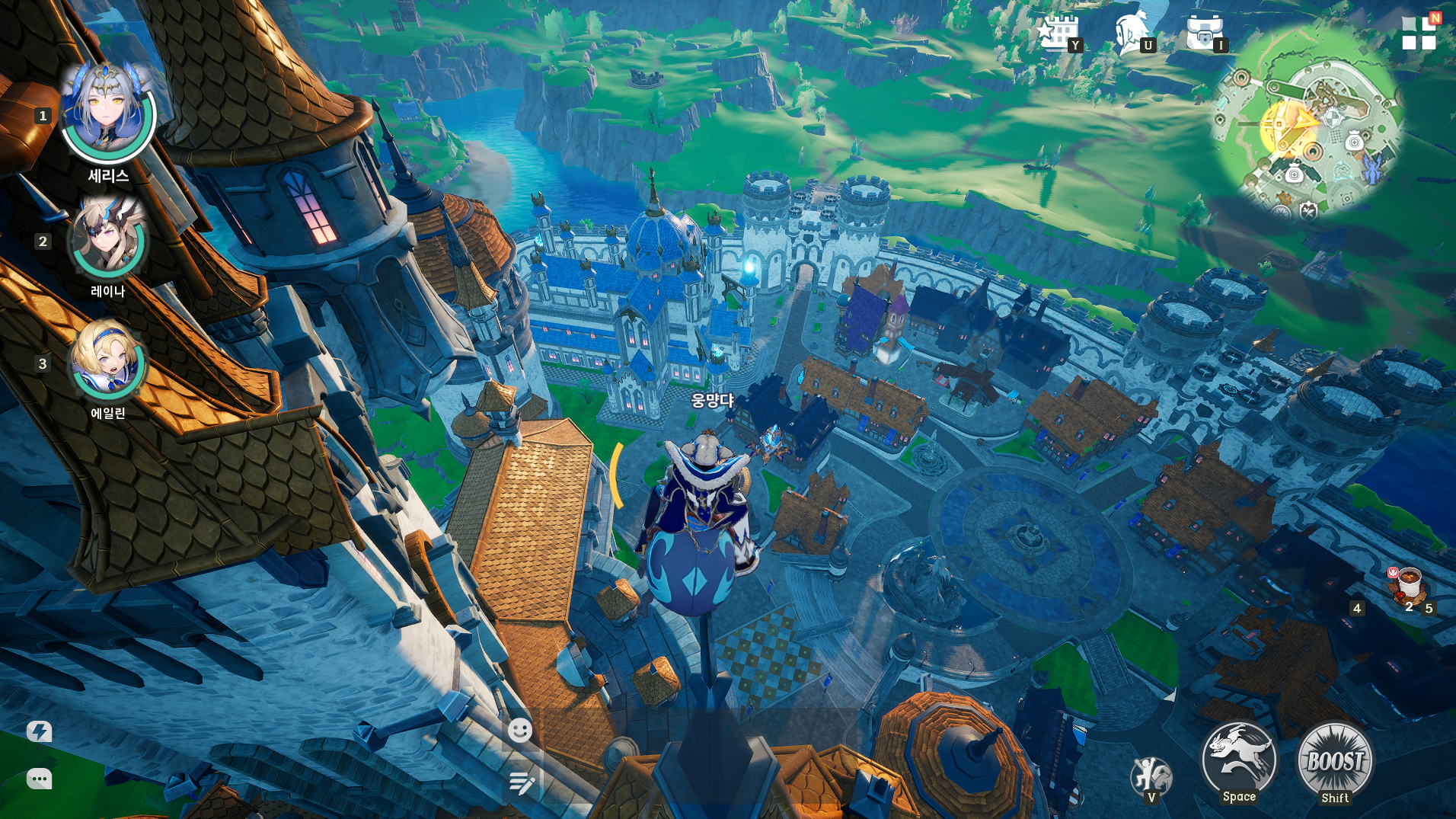This screenshot has width=1456, height=819.
Task: Open the backpack inventory icon
Action: pyautogui.click(x=1204, y=33)
